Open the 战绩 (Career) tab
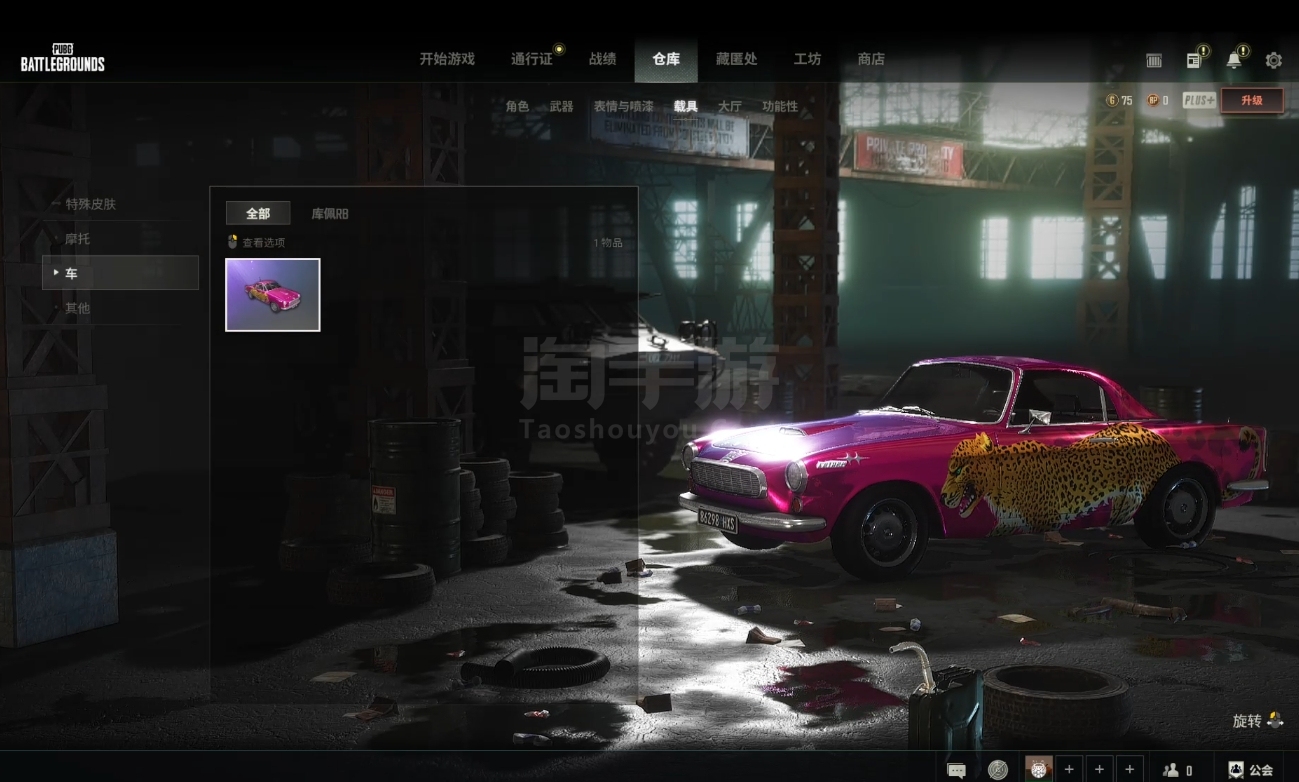This screenshot has height=782, width=1299. click(x=603, y=59)
